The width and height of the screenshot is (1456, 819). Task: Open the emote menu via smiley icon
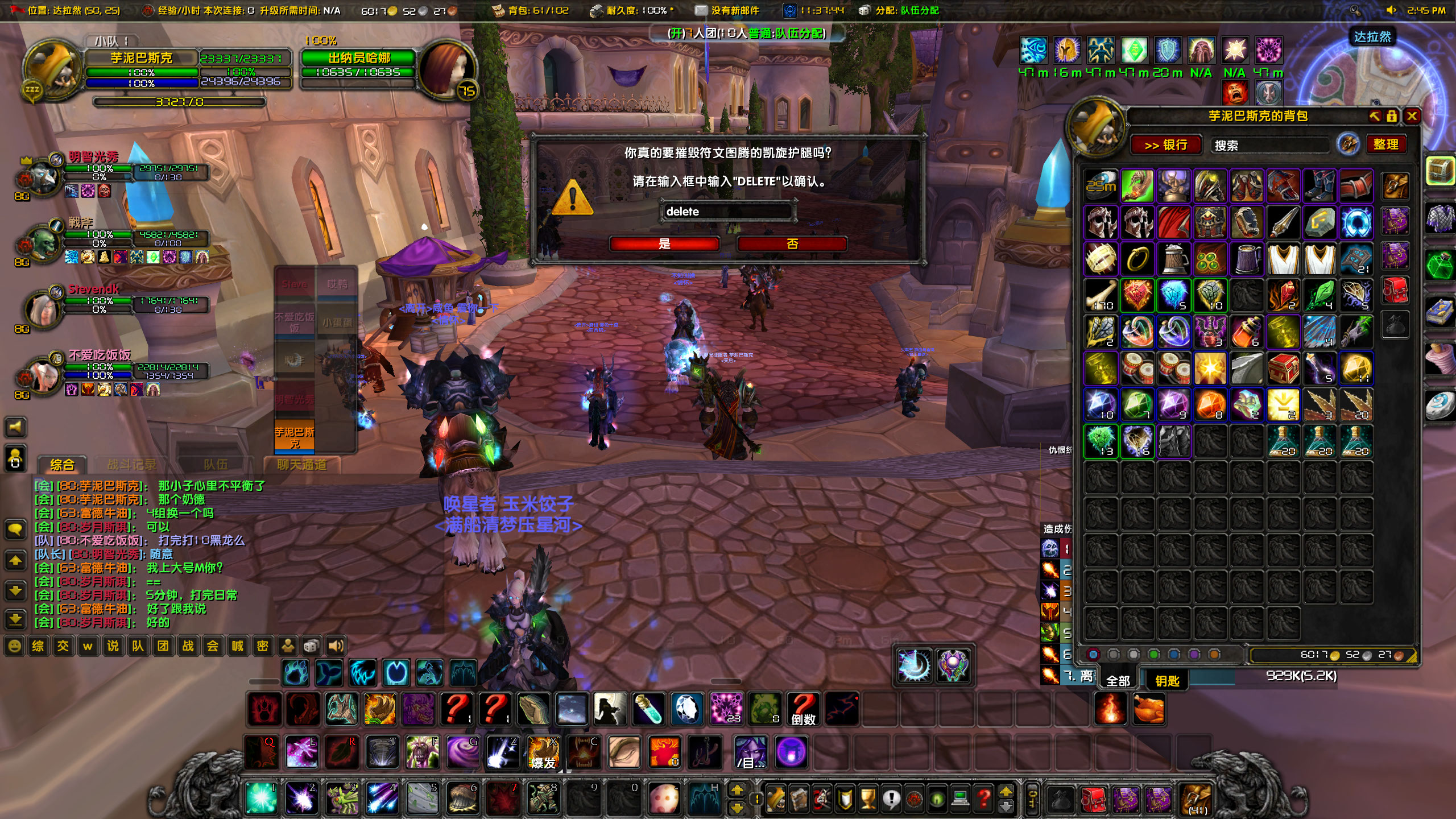(15, 646)
